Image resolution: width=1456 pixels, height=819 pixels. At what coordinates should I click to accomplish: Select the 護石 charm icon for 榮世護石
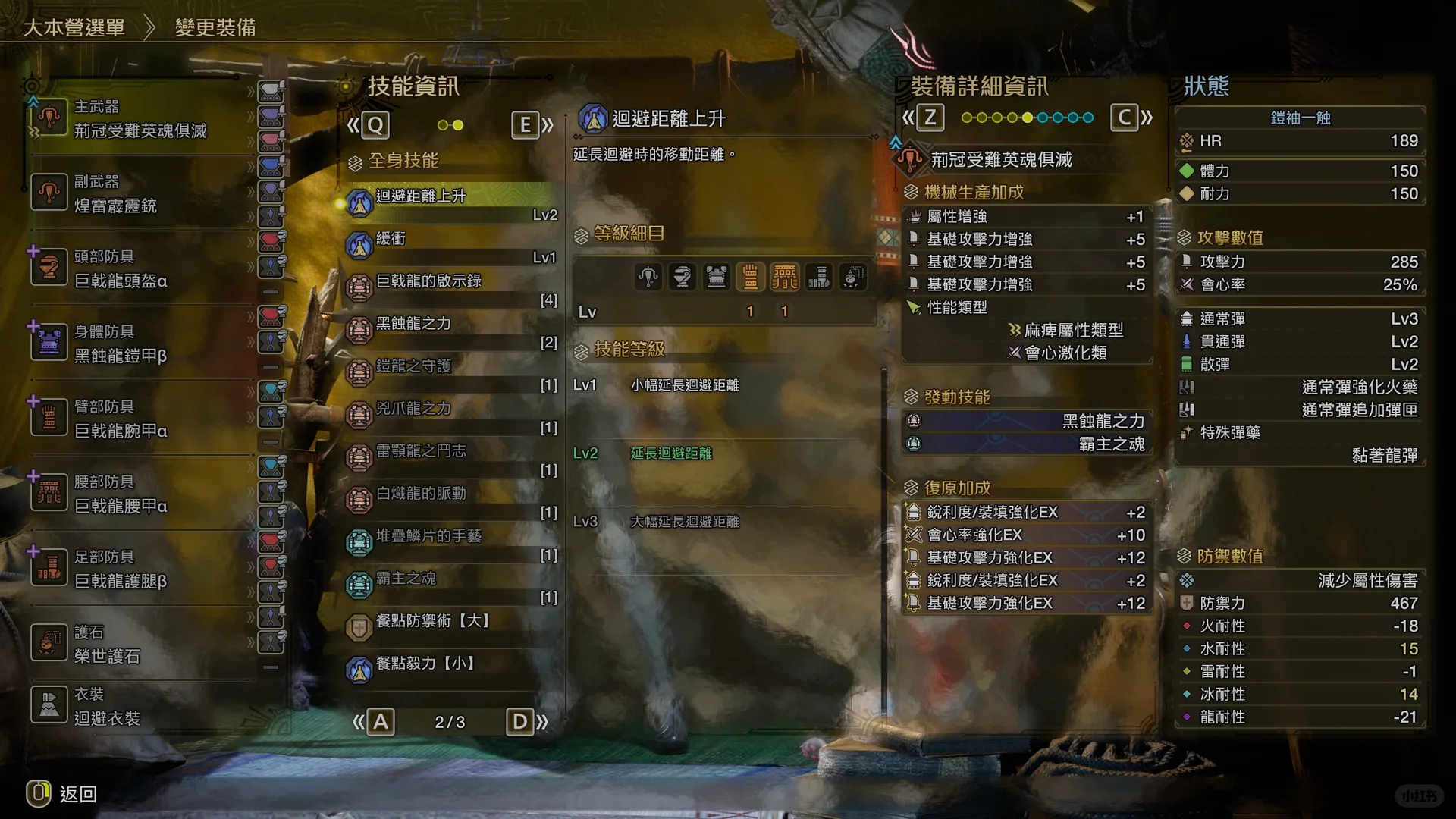tap(49, 643)
